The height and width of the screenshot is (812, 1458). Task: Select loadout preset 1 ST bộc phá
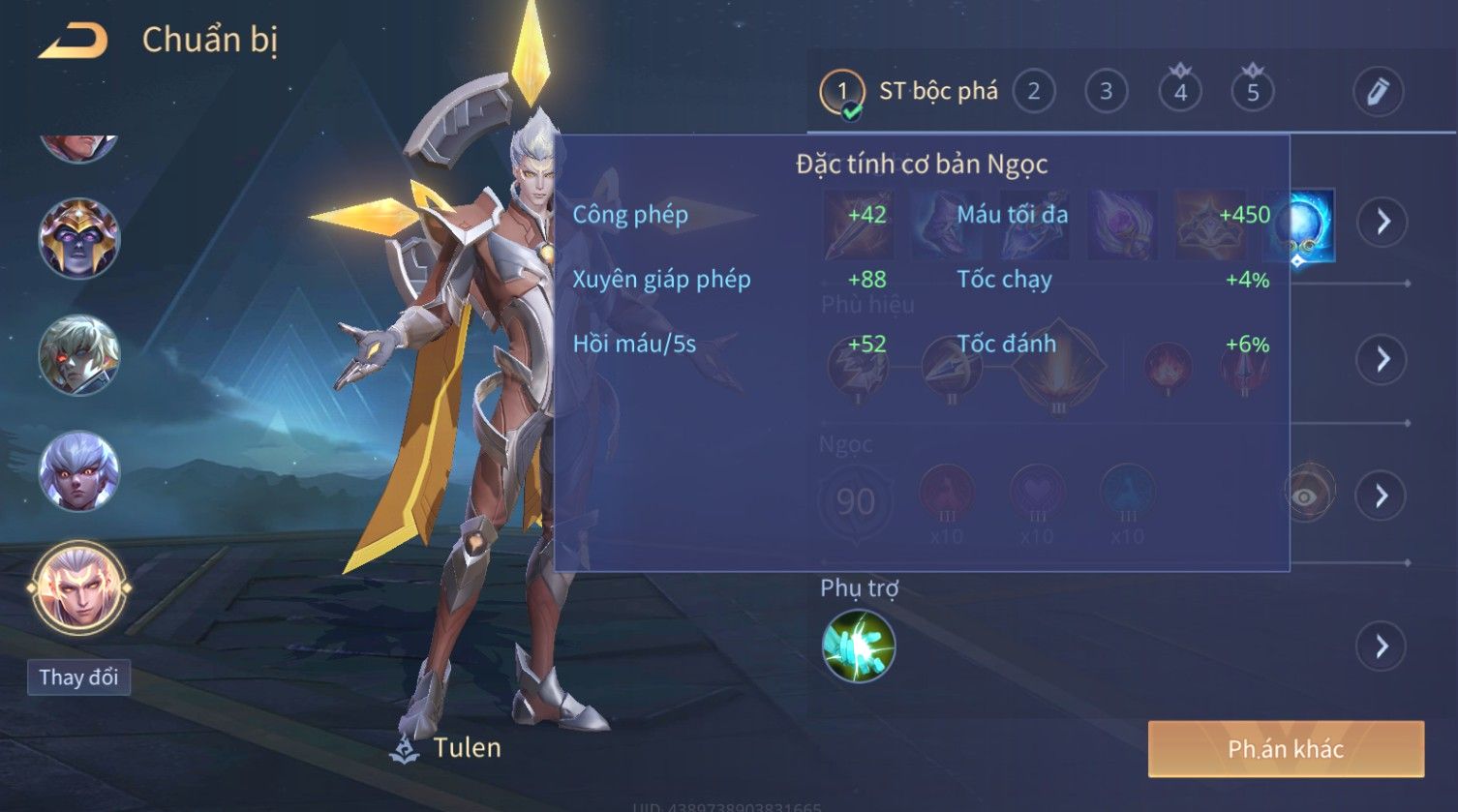(x=908, y=92)
